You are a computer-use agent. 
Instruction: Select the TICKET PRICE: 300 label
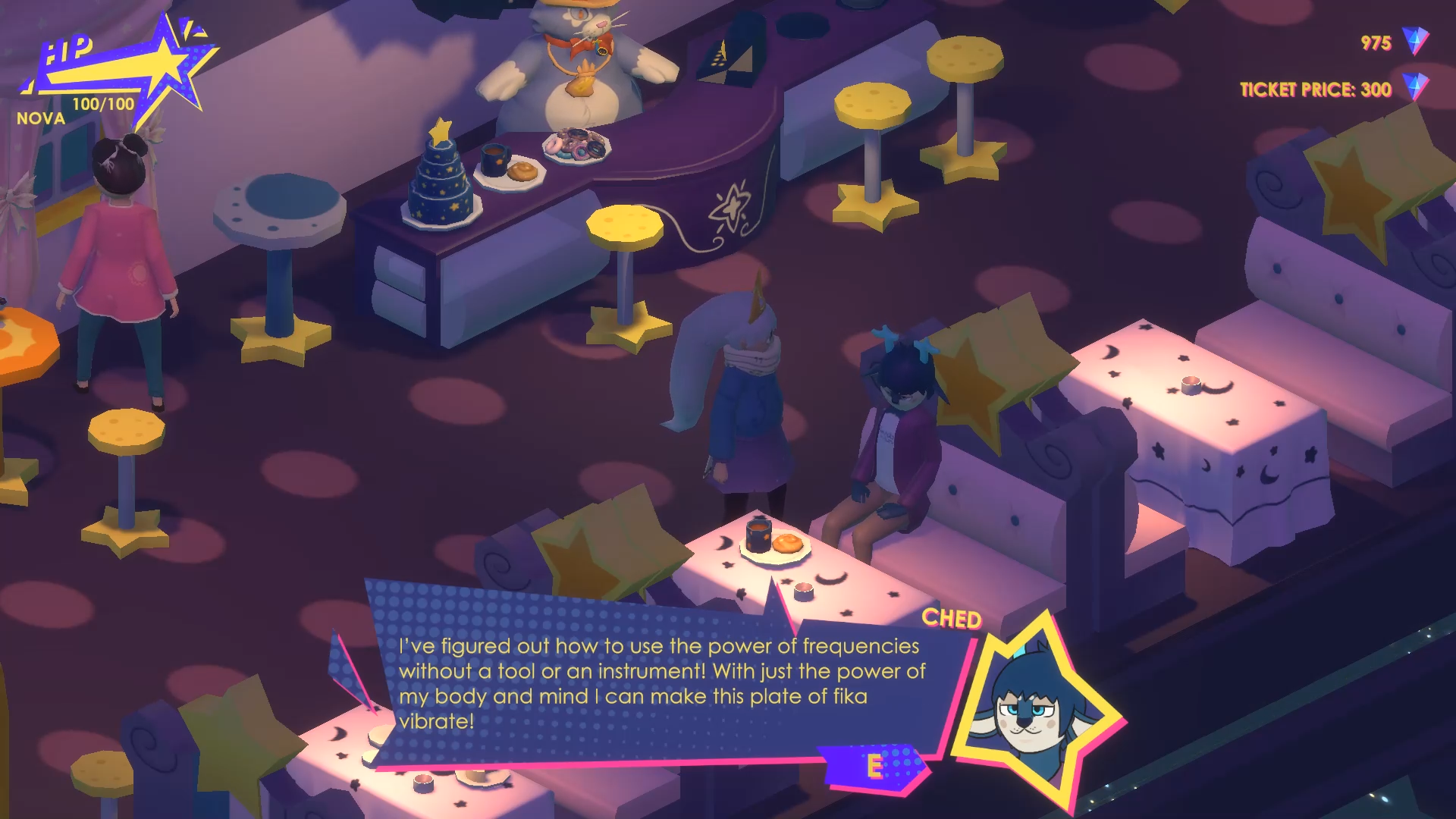(1316, 89)
